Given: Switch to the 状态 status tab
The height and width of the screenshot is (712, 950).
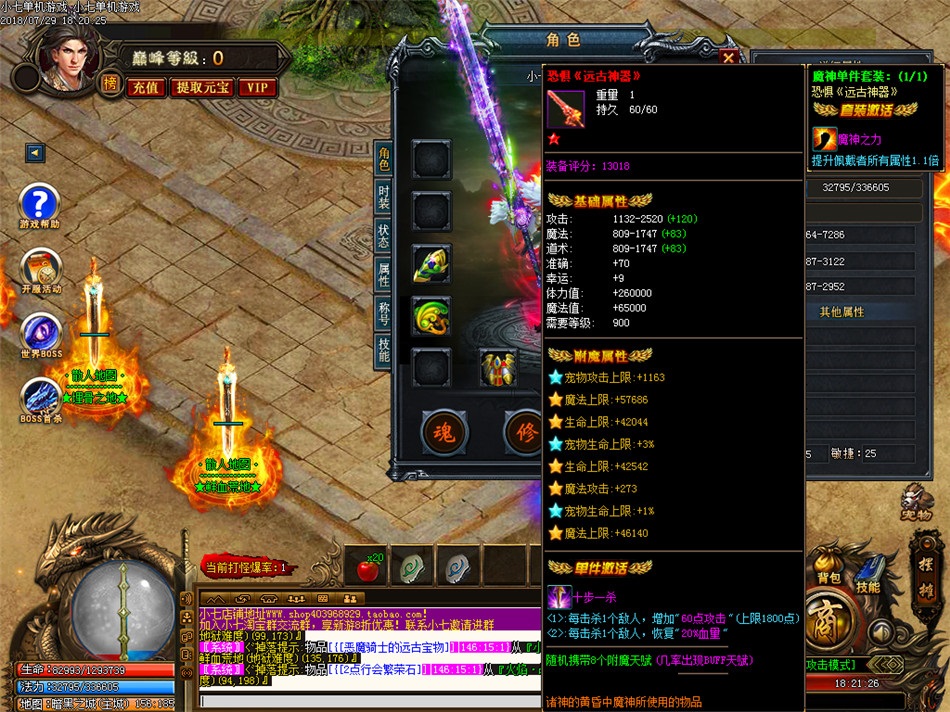Looking at the screenshot, I should click(383, 235).
